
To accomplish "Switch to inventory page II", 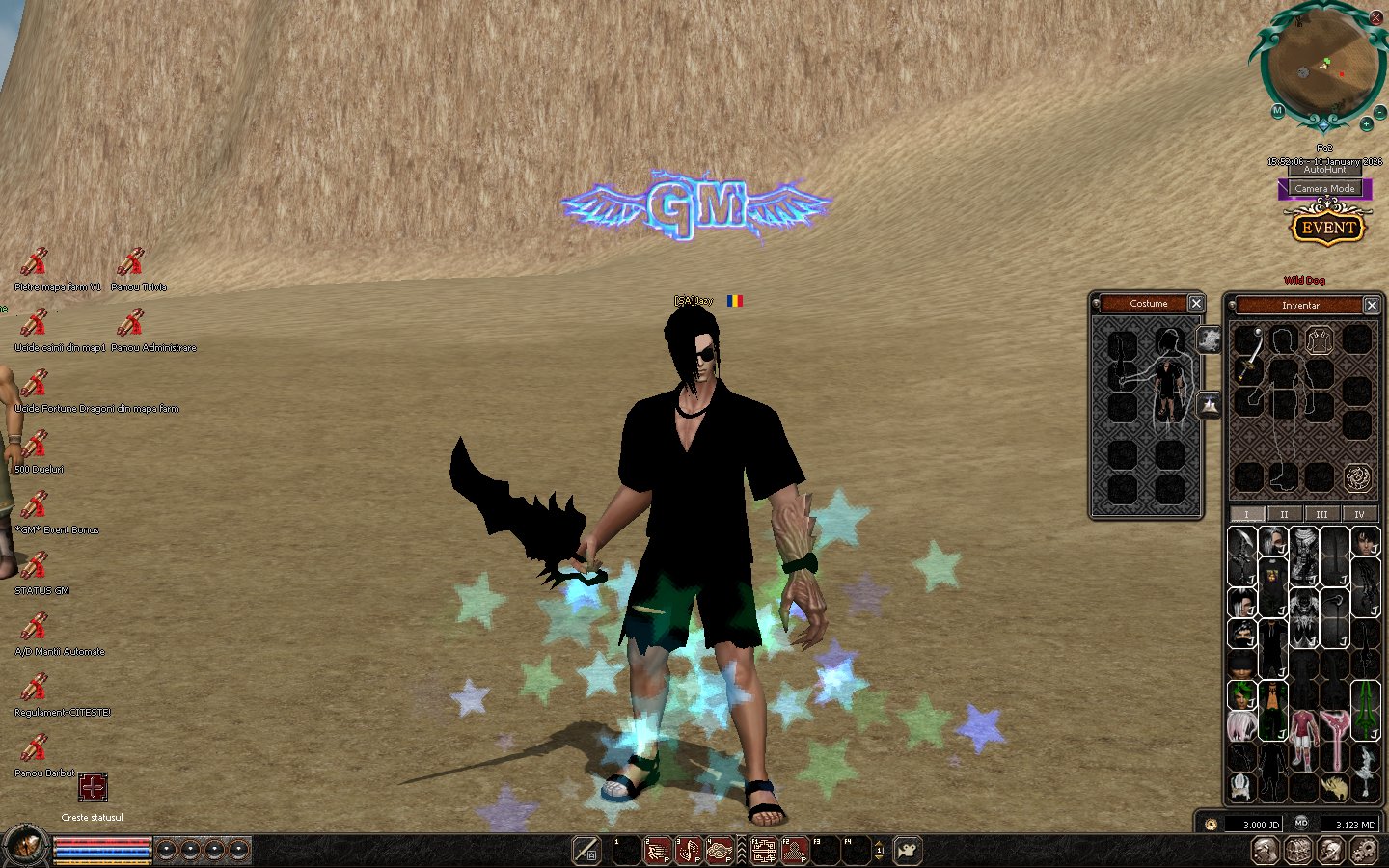I will [1284, 514].
